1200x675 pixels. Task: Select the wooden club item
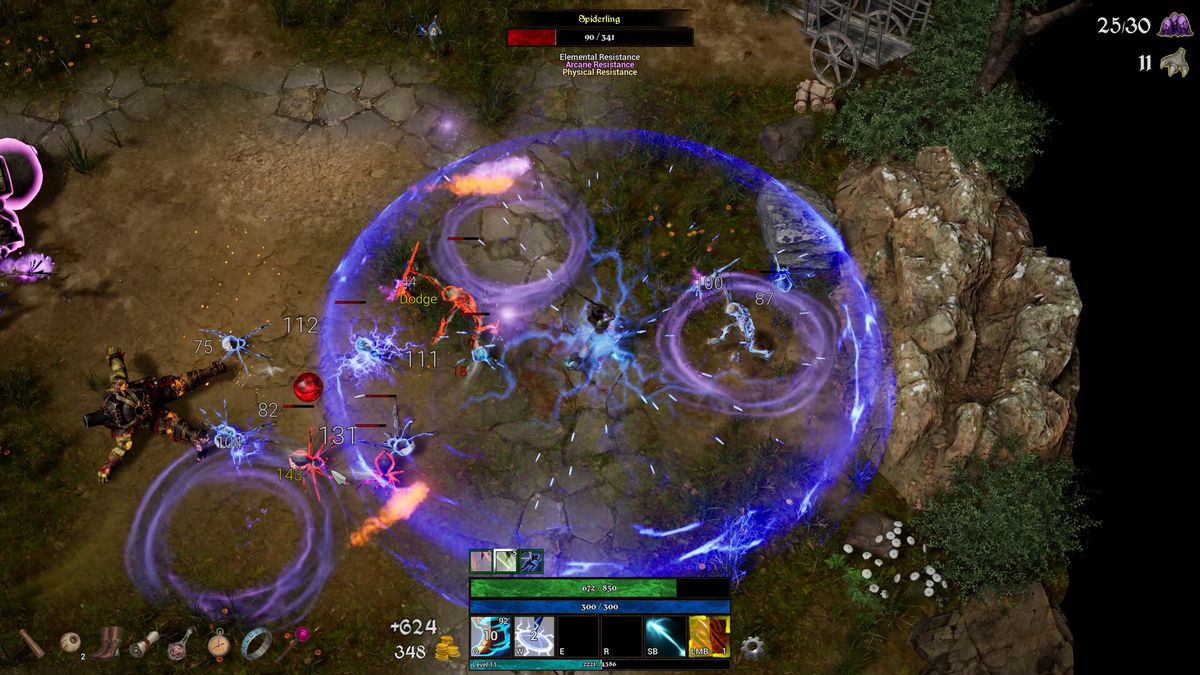[x=31, y=643]
